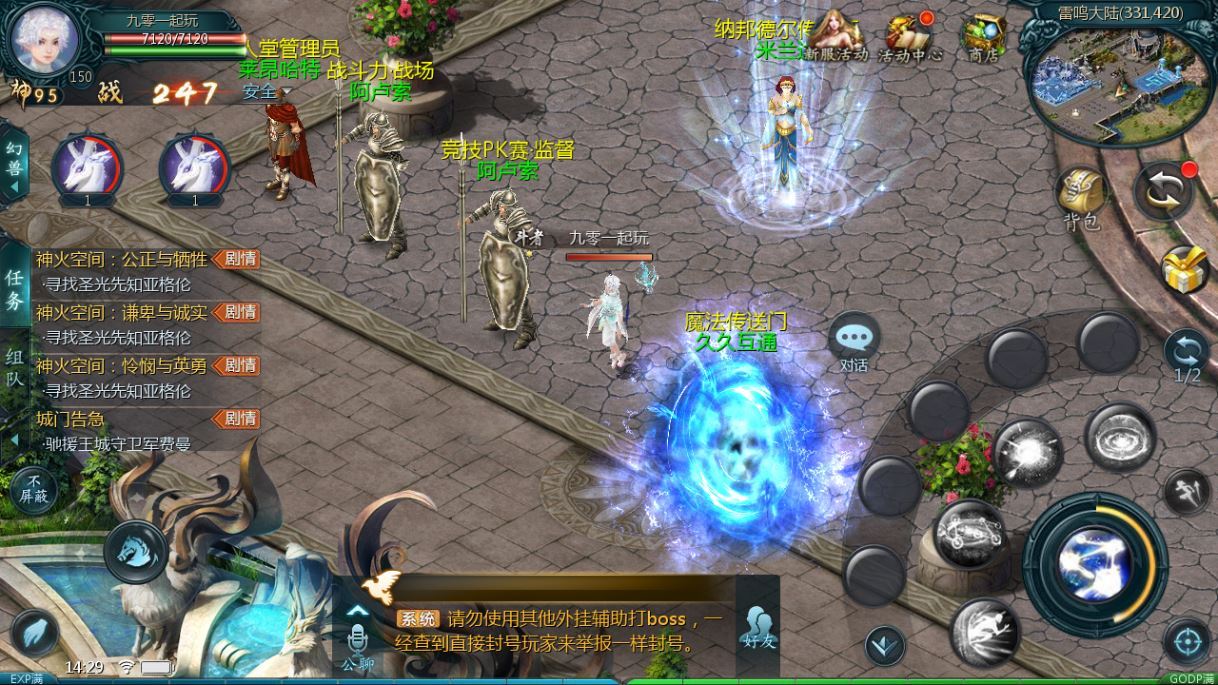Open the 安全 PK mode dropdown
The width and height of the screenshot is (1218, 685).
265,92
